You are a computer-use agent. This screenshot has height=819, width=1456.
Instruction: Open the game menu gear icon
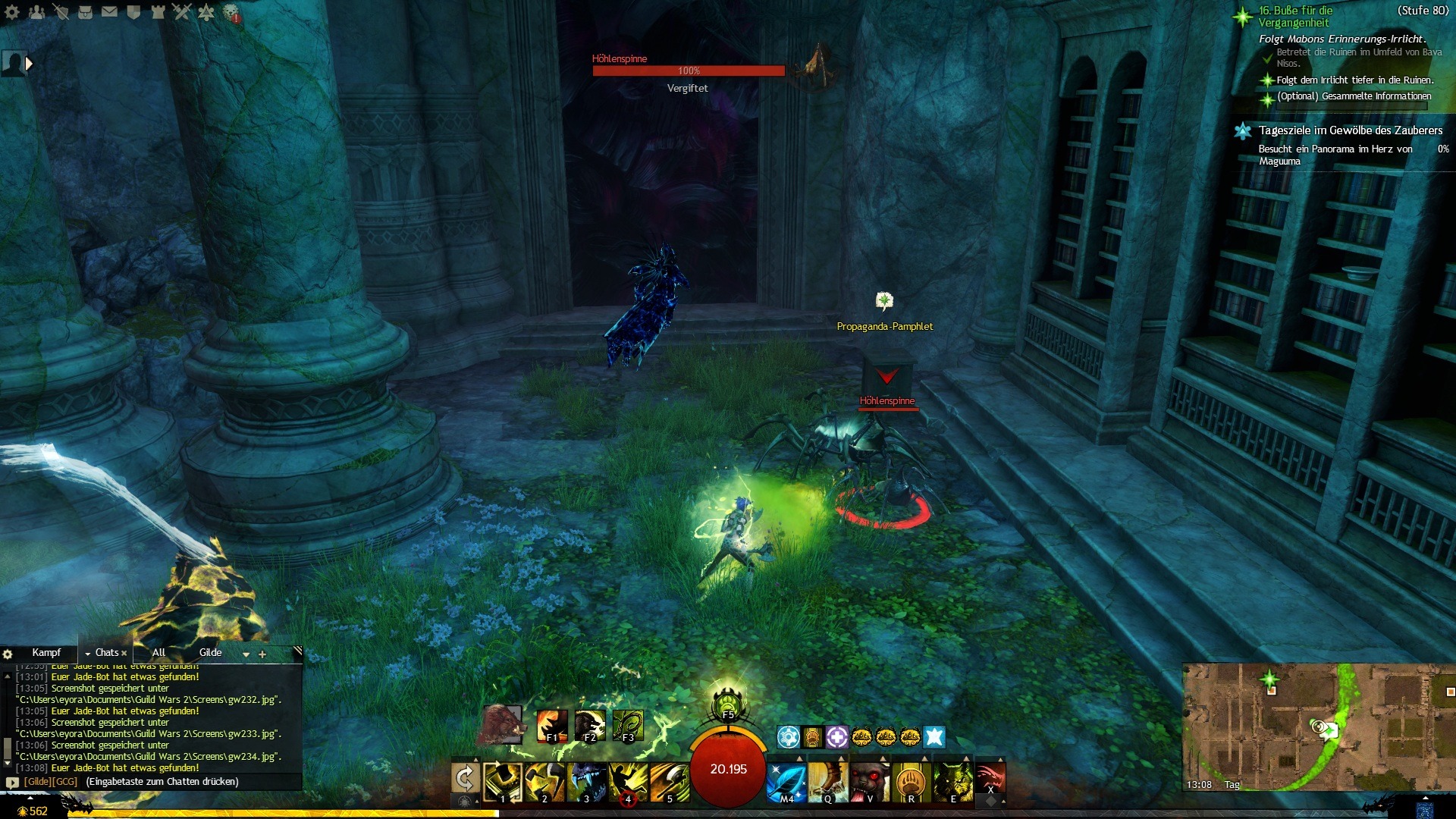12,11
